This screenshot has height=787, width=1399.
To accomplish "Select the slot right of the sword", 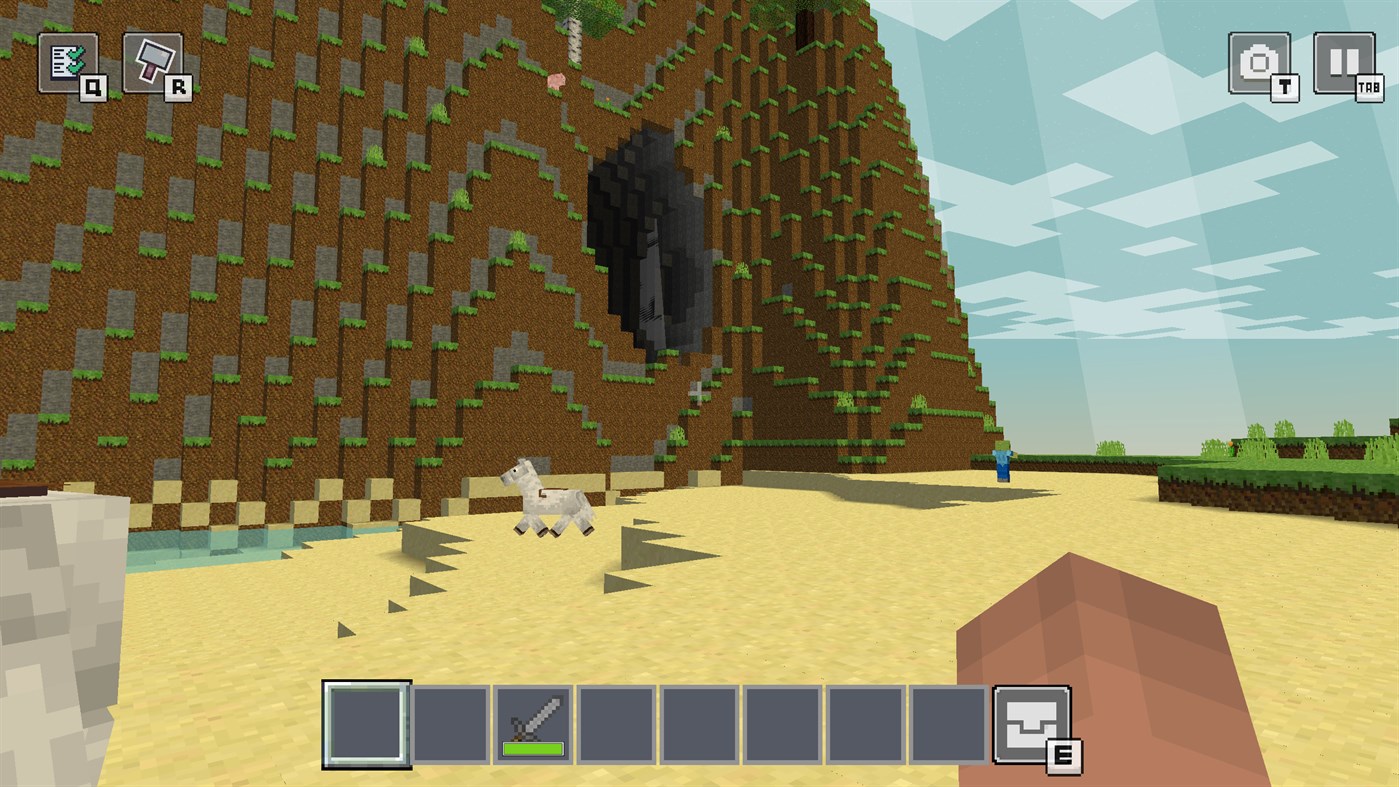I will [x=617, y=722].
